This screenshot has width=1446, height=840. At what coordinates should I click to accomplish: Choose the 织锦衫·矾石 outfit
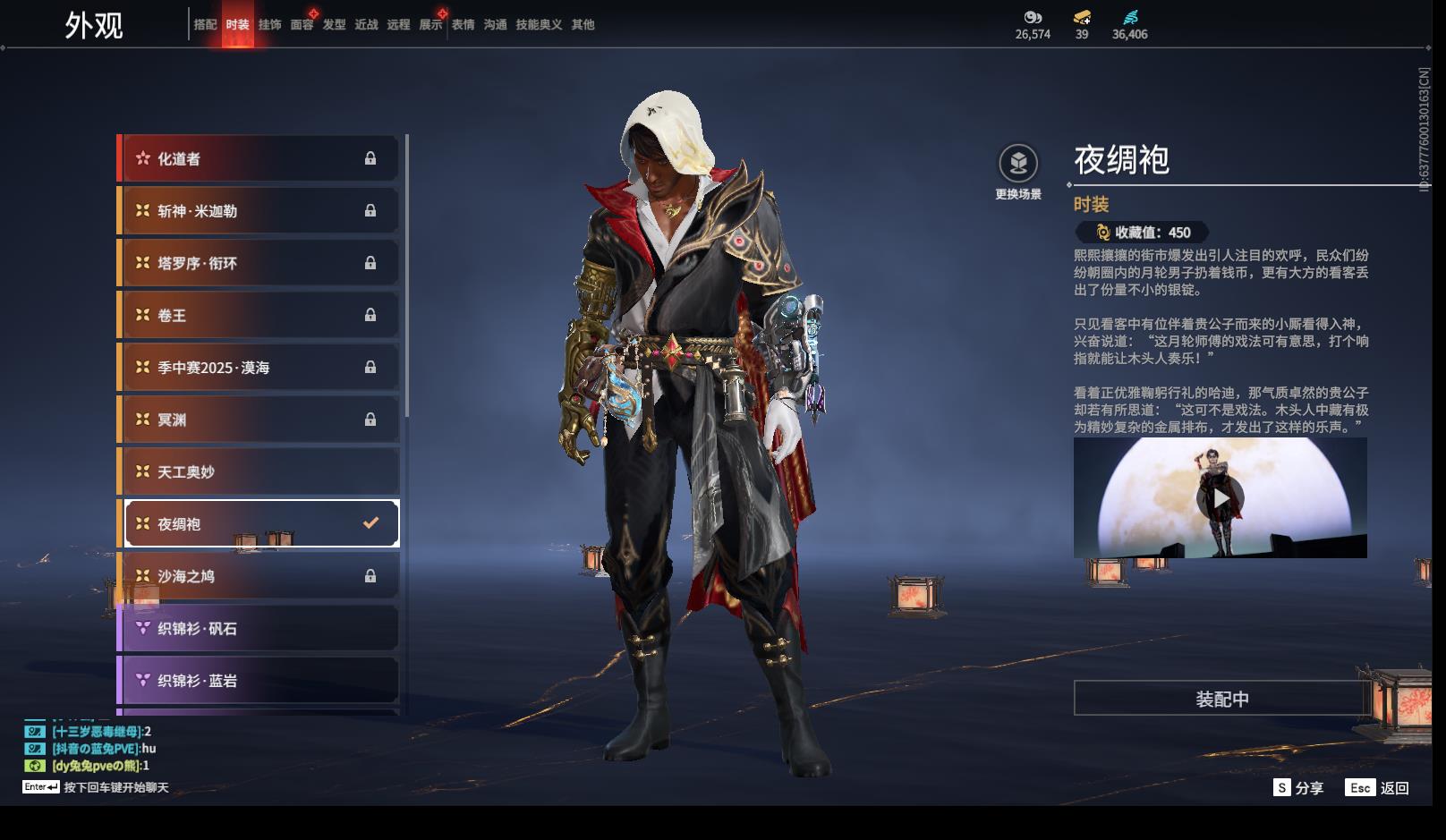tap(259, 628)
